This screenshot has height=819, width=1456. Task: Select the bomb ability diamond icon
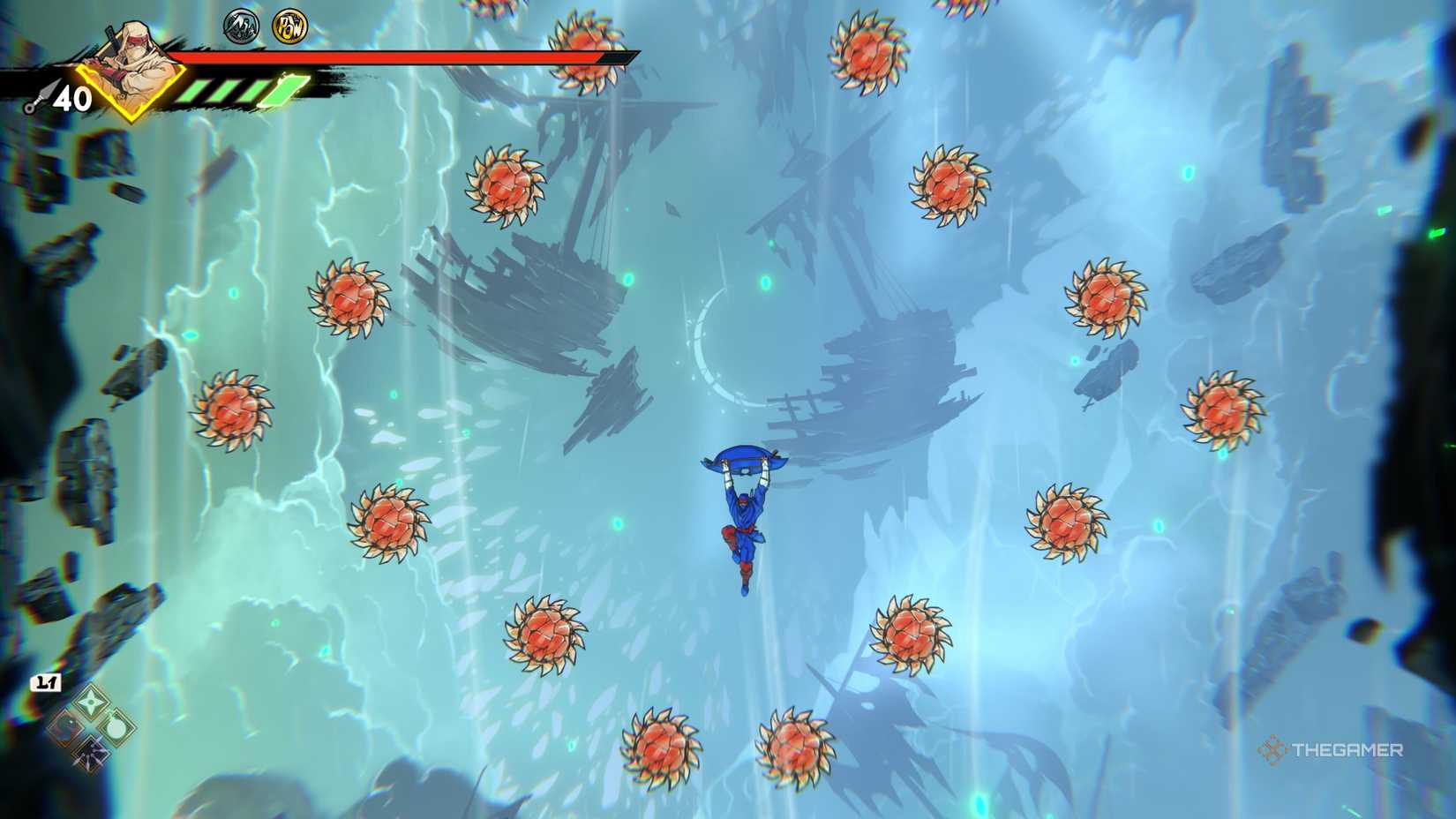coord(117,728)
